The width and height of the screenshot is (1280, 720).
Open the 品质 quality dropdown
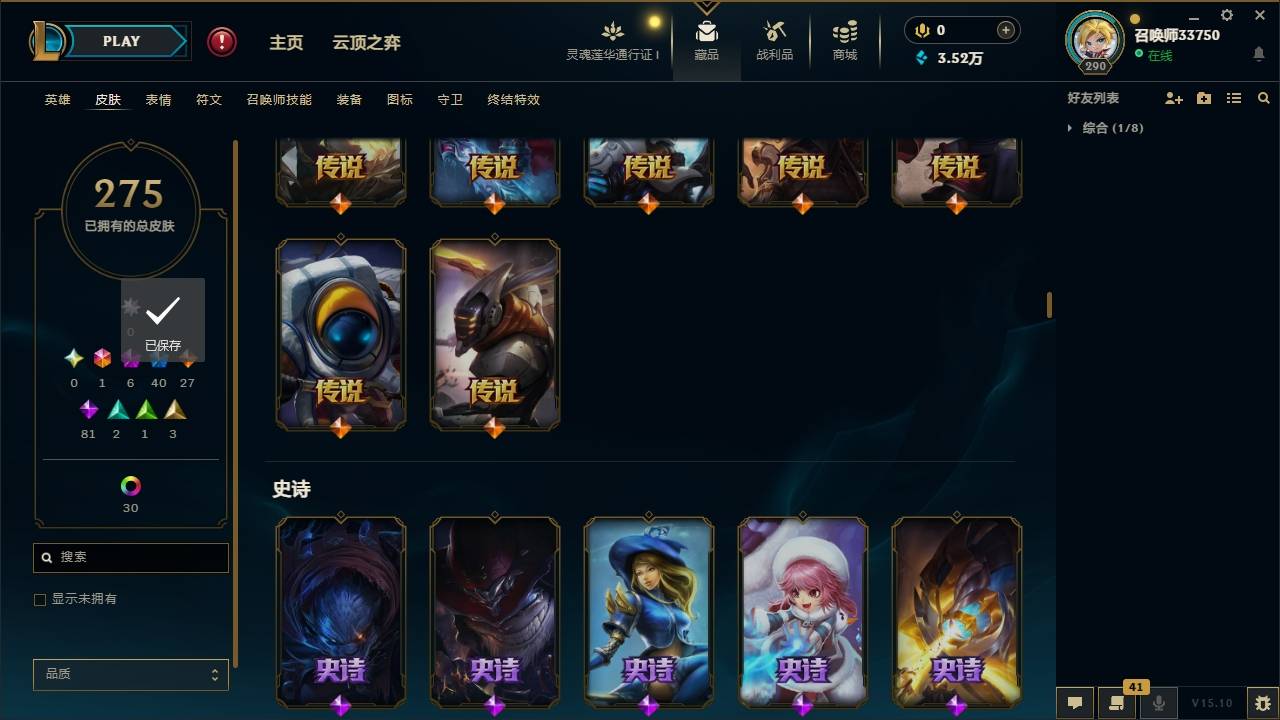pos(130,674)
